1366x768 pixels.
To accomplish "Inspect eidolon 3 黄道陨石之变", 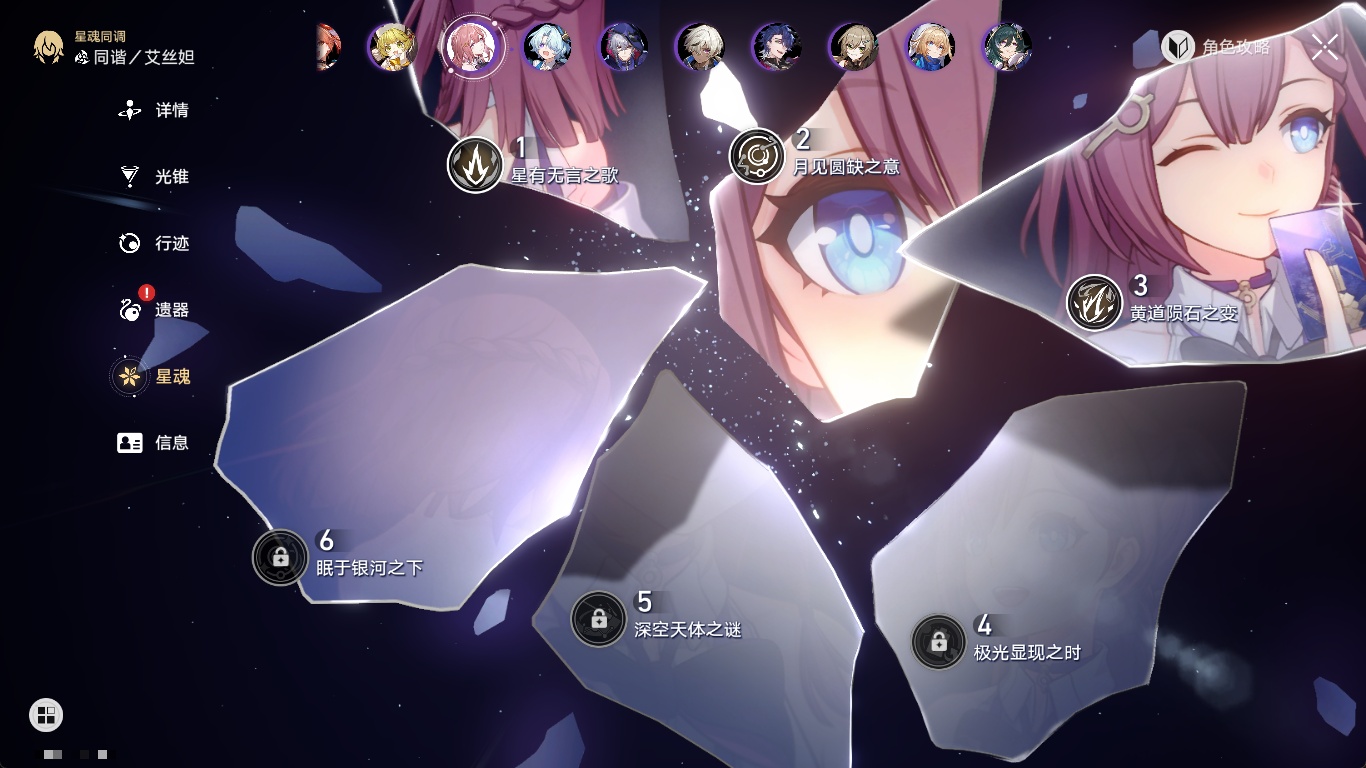I will tap(1094, 302).
